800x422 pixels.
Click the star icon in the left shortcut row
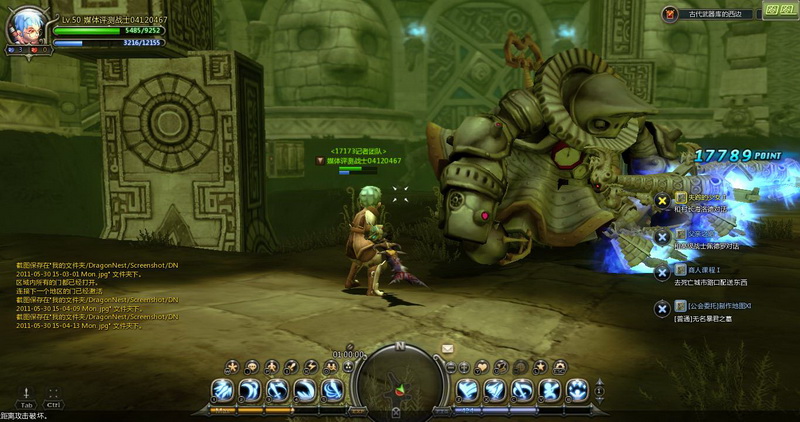231,365
